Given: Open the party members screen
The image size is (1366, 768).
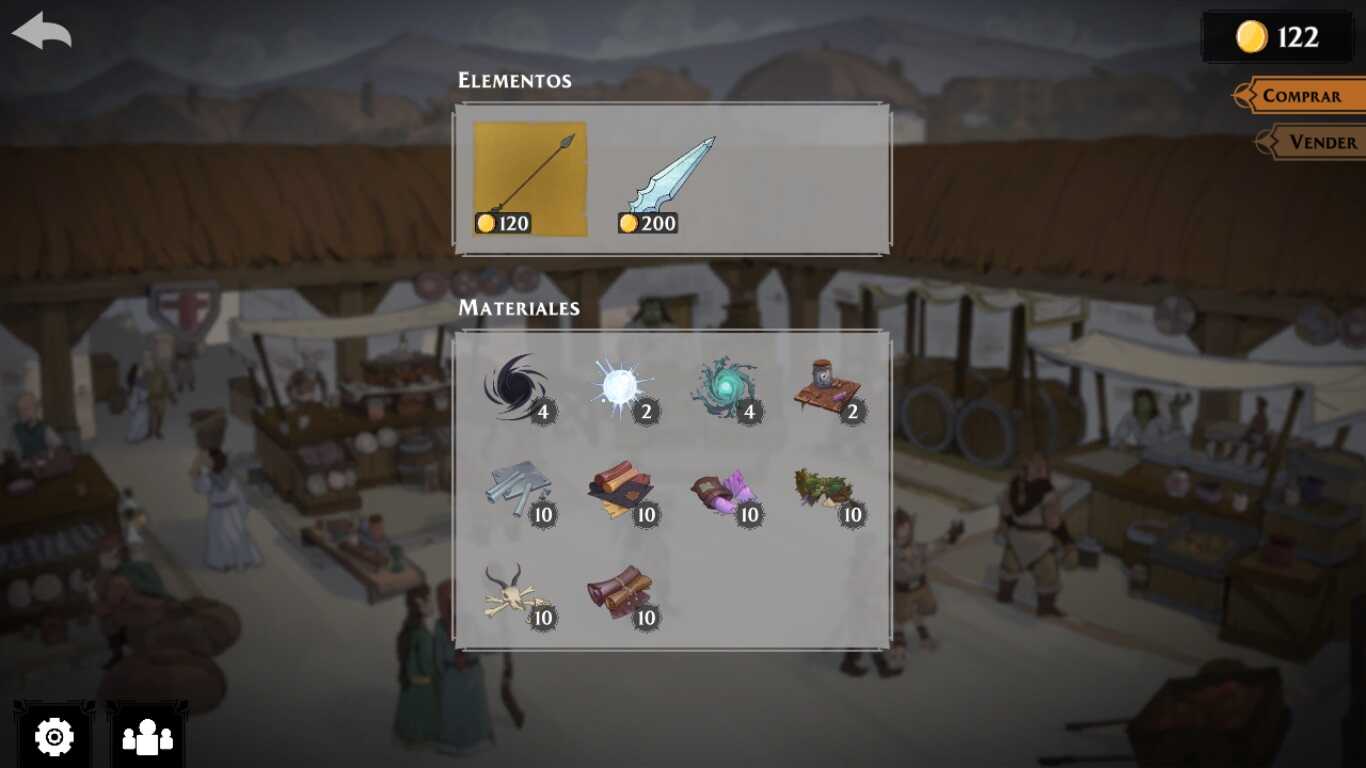Looking at the screenshot, I should (147, 737).
